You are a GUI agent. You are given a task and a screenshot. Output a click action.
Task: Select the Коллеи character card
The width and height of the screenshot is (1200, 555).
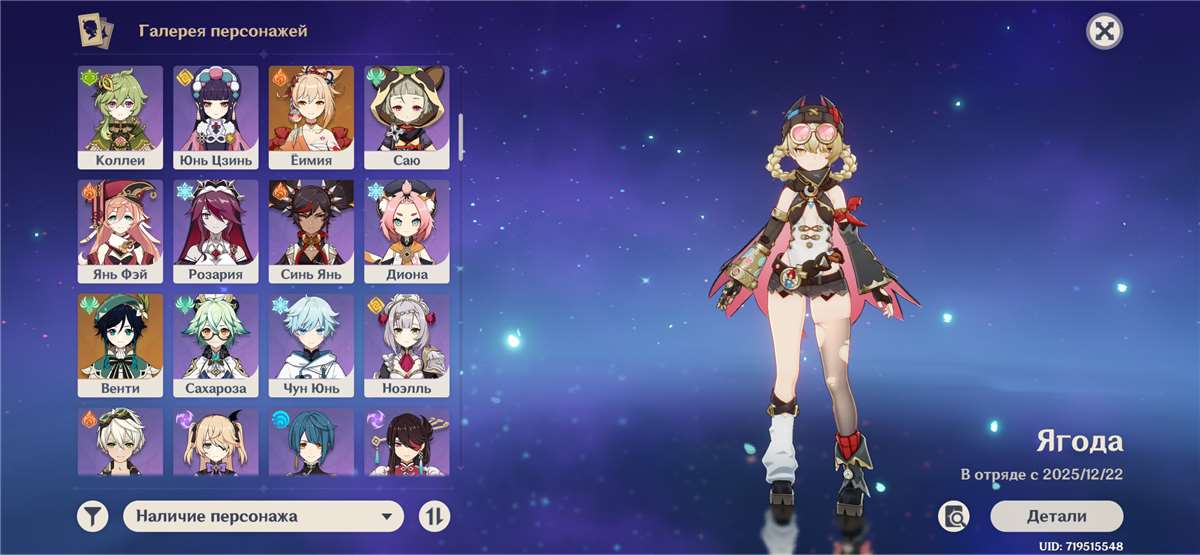[x=120, y=117]
